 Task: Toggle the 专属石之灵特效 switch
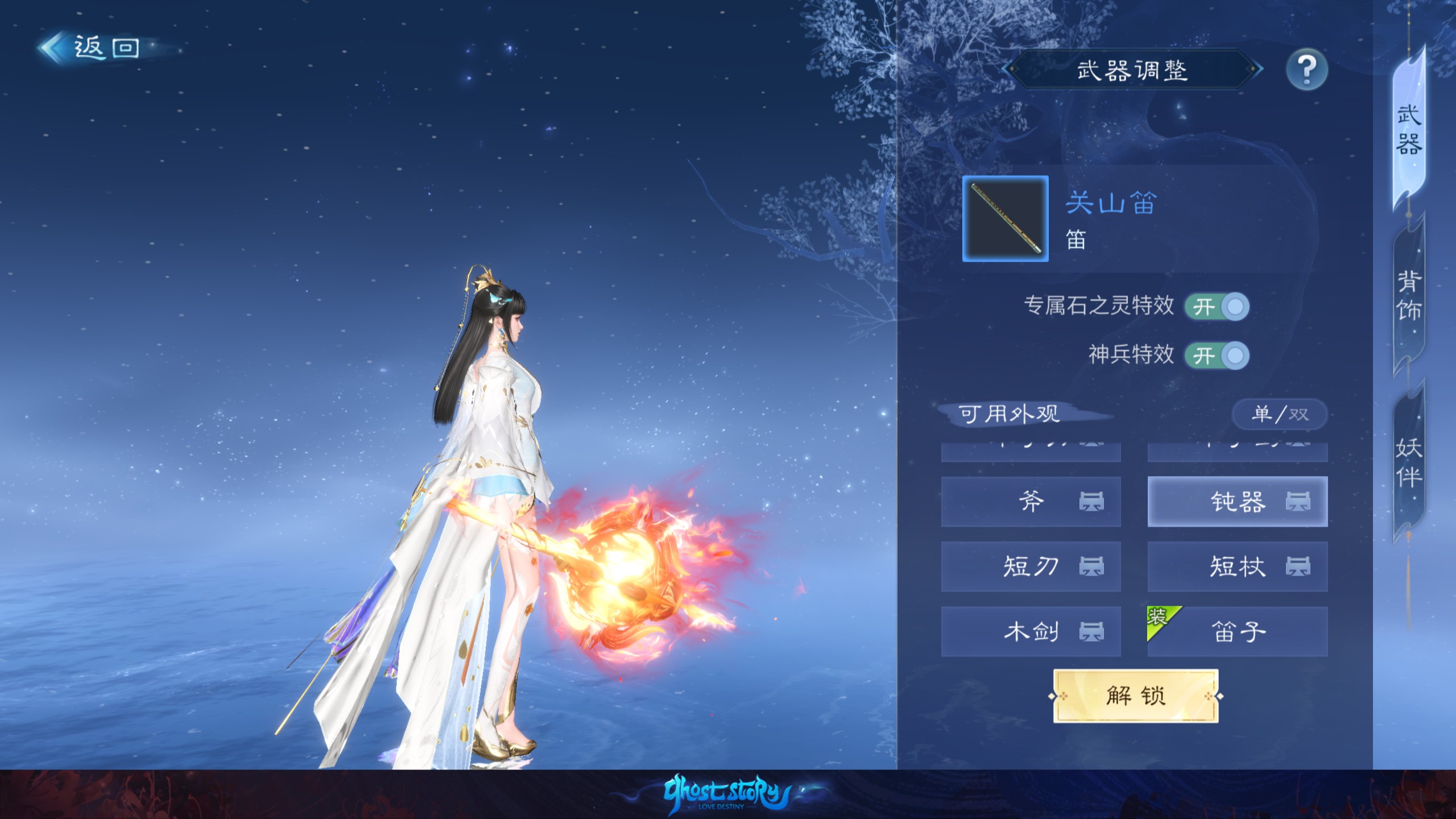1217,307
